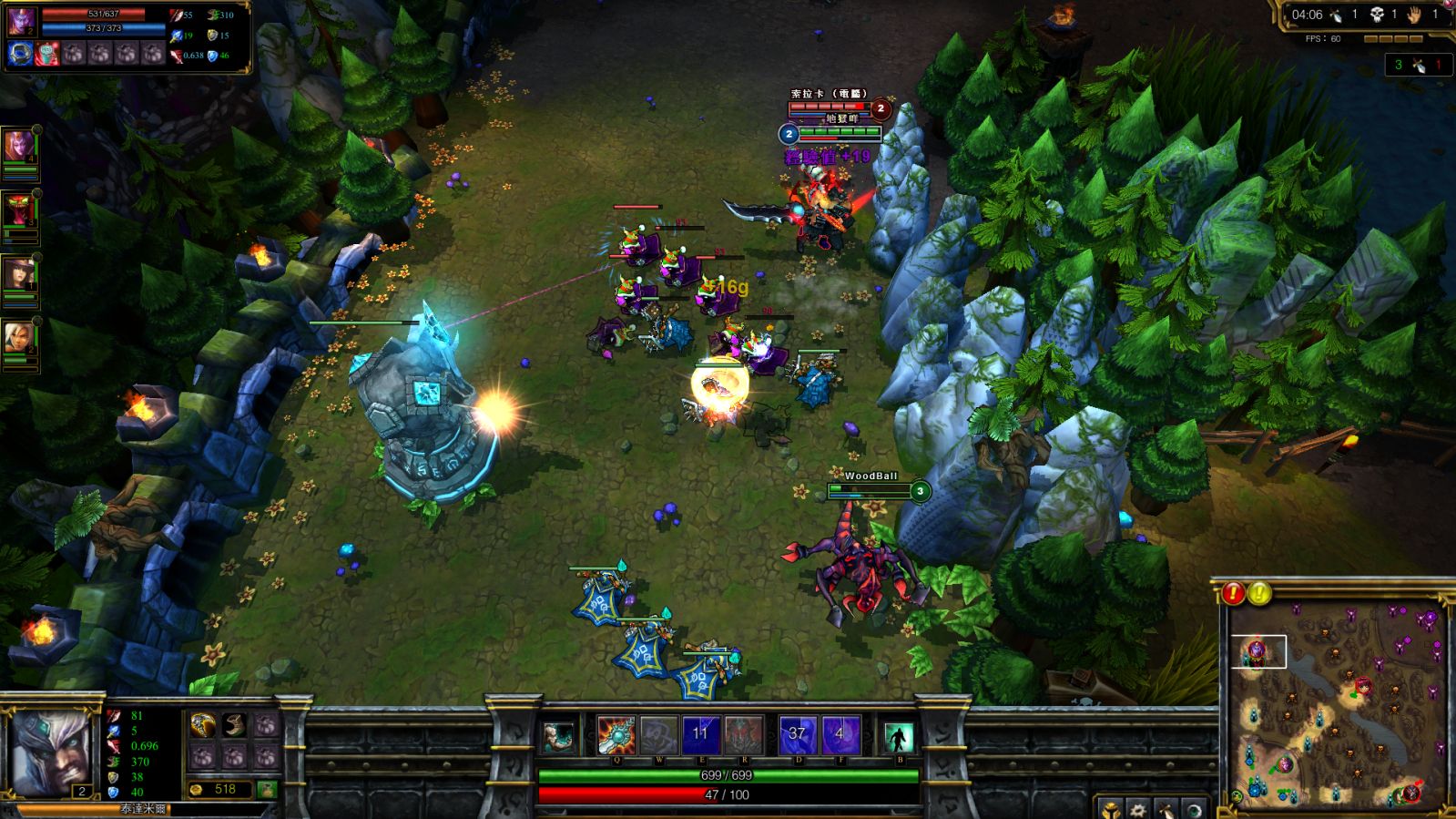This screenshot has width=1456, height=819.
Task: Select the D summoner spell showing 37
Action: [798, 735]
